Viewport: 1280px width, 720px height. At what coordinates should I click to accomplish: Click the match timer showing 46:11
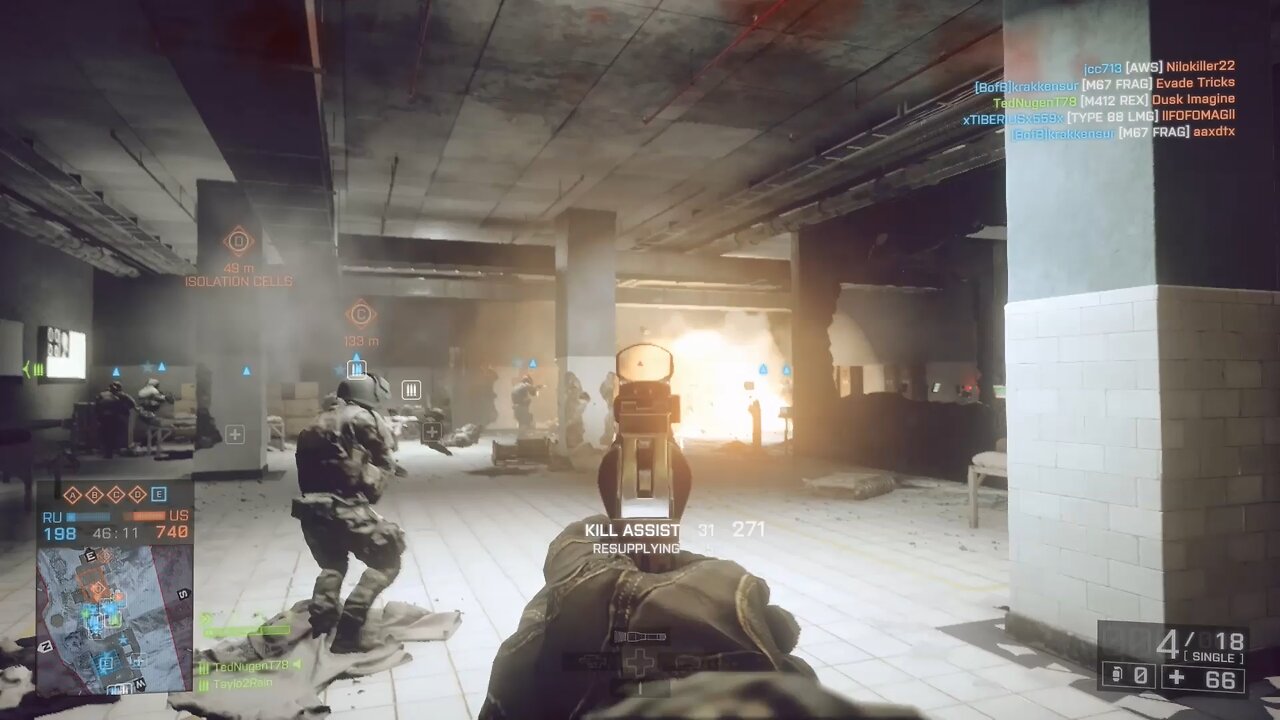[115, 533]
